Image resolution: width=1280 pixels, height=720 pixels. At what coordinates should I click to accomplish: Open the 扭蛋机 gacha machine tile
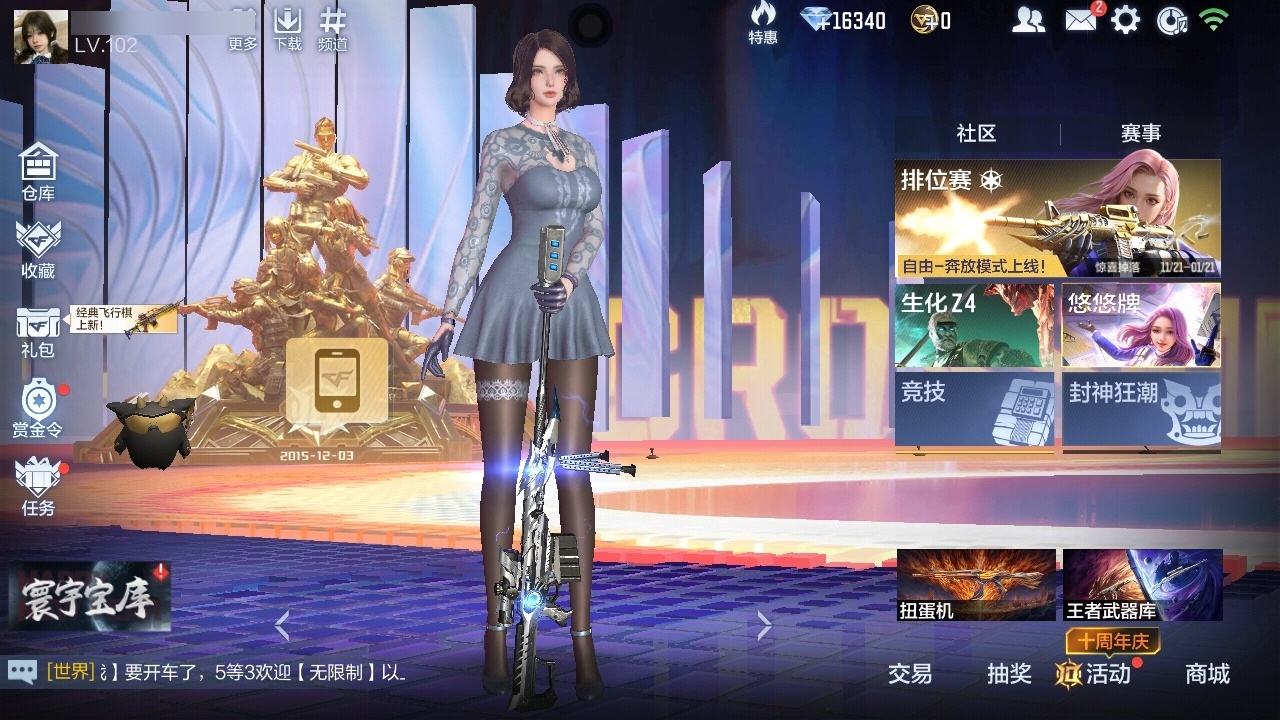pyautogui.click(x=976, y=585)
